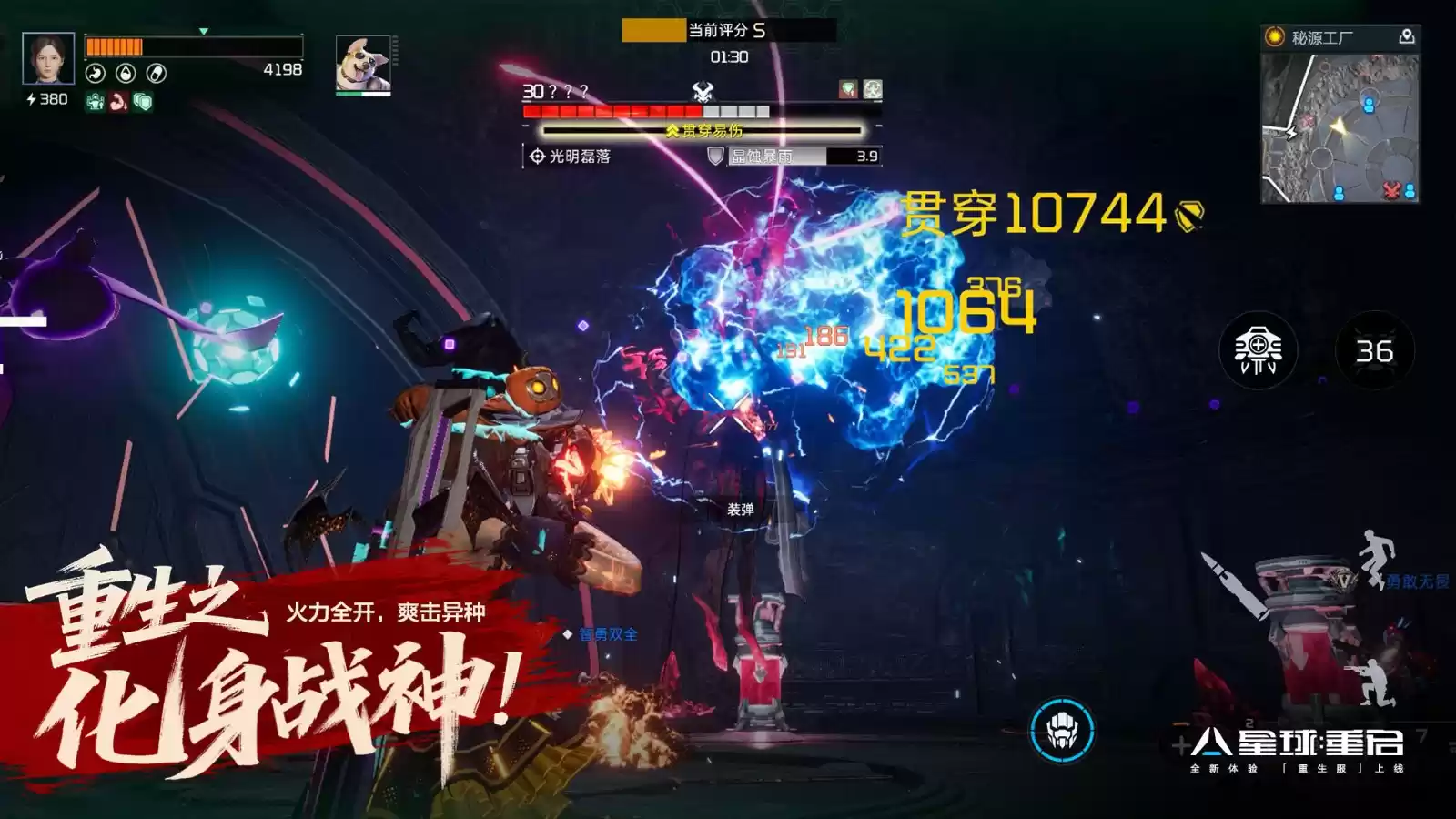Click the water-drop thirst status icon

coord(126,73)
